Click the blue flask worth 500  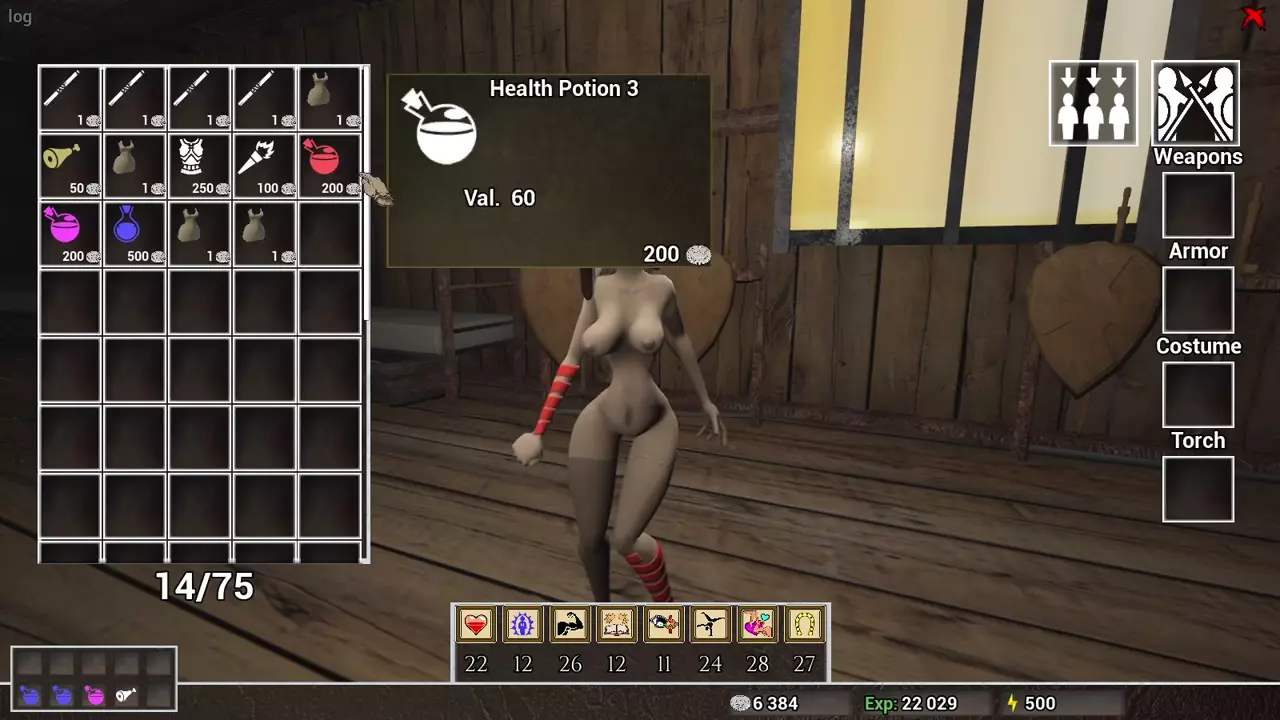click(134, 232)
